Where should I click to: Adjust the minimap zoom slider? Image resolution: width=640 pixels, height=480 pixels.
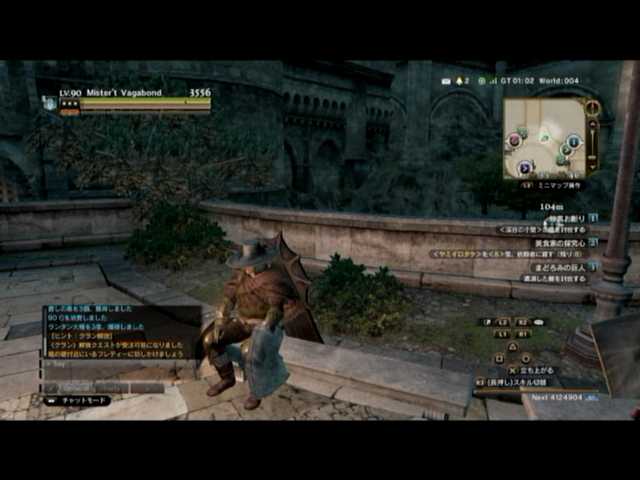592,147
